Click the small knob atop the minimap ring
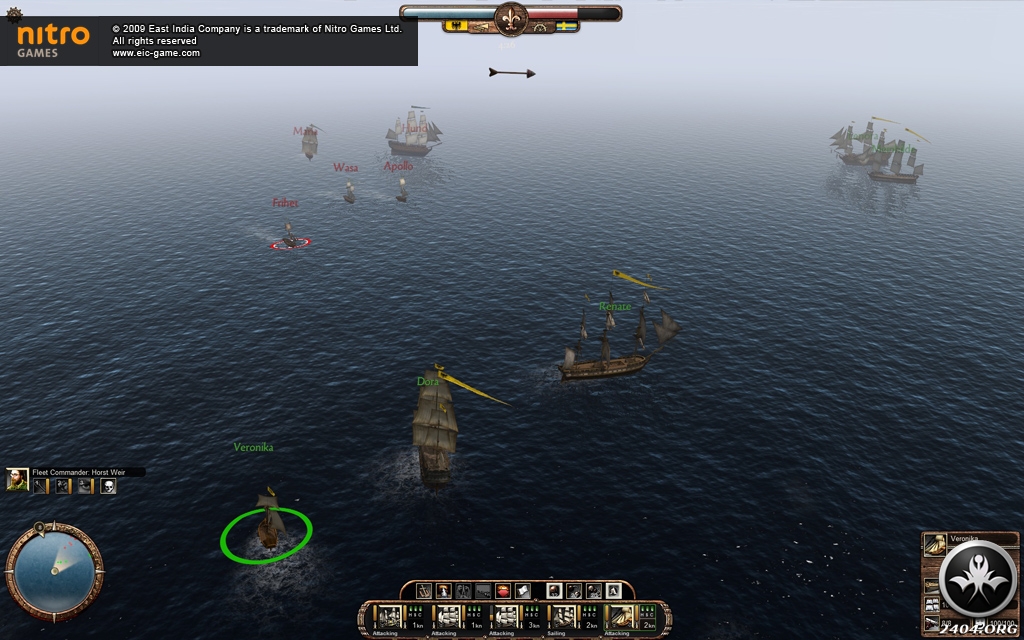1024x640 pixels. [x=39, y=526]
